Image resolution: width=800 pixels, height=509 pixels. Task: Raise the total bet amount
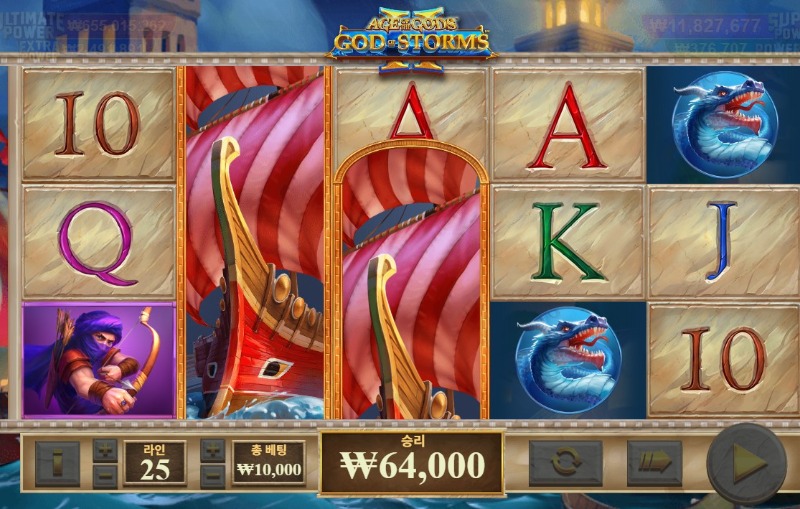tap(212, 450)
